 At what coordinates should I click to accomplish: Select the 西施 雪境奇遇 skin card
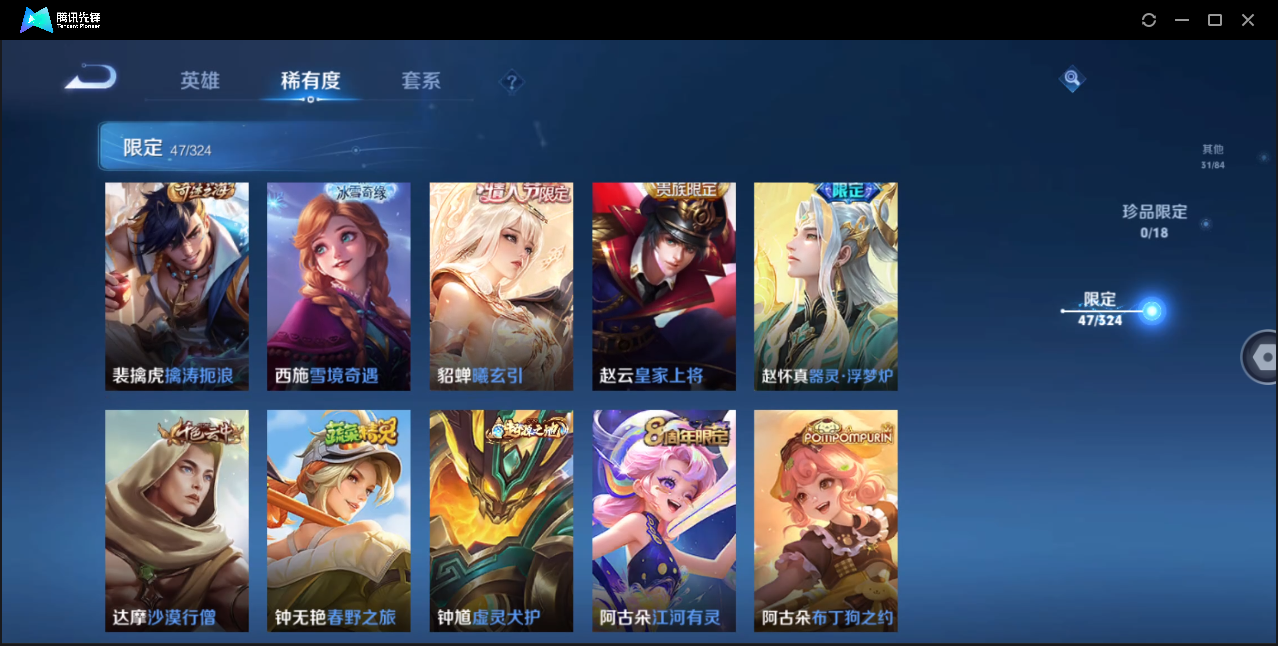339,286
